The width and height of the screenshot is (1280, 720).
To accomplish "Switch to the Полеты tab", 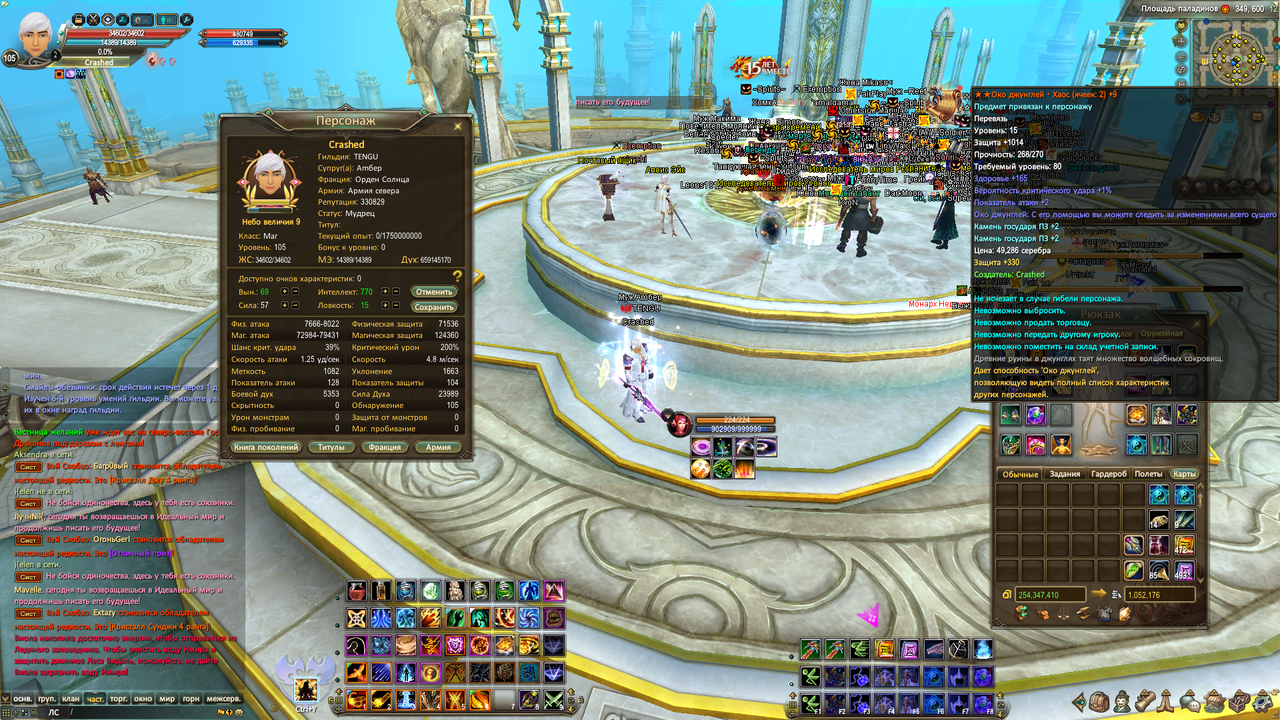I will pyautogui.click(x=1148, y=474).
